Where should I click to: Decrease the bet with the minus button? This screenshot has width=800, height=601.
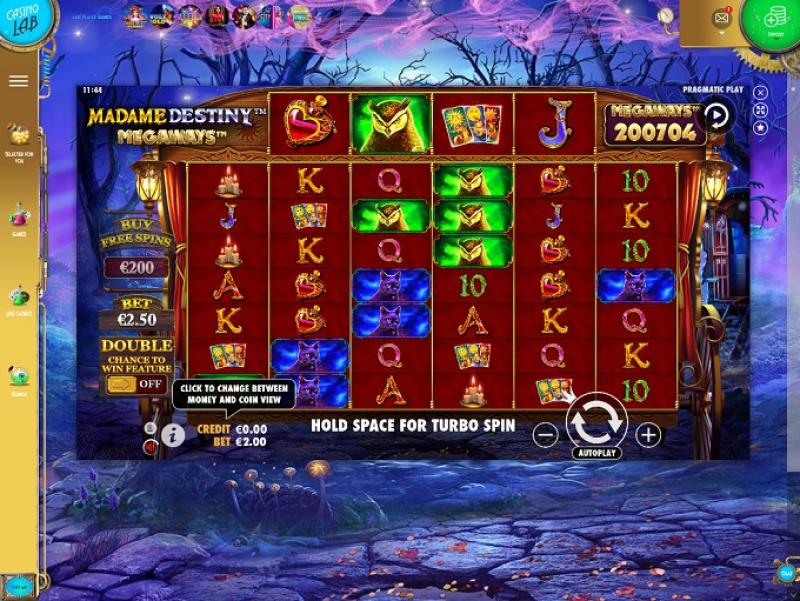545,434
